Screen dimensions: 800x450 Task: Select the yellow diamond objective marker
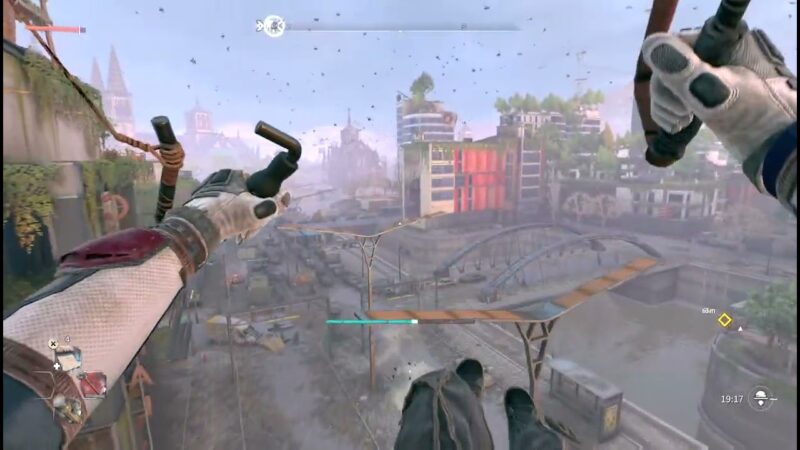725,320
